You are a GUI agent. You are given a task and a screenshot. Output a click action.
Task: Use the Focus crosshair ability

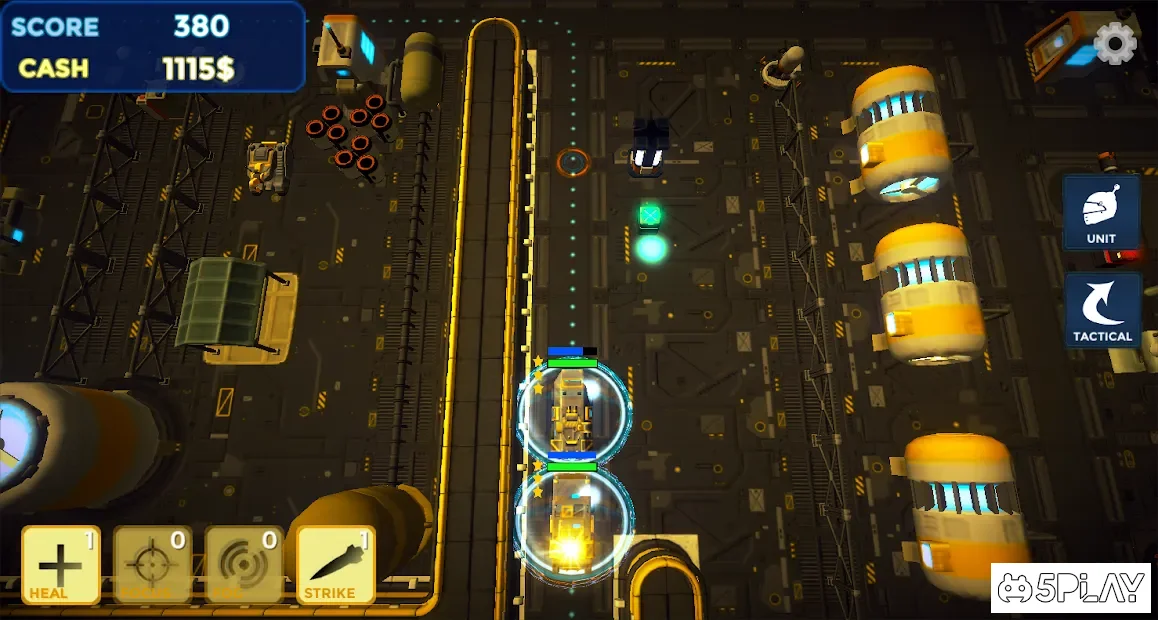pos(152,565)
